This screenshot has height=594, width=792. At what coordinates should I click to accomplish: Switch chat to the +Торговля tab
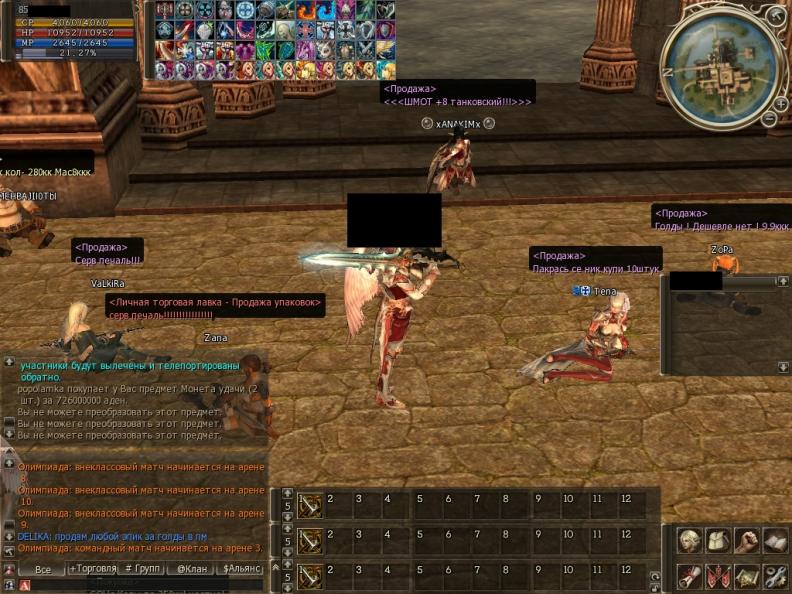[x=92, y=569]
